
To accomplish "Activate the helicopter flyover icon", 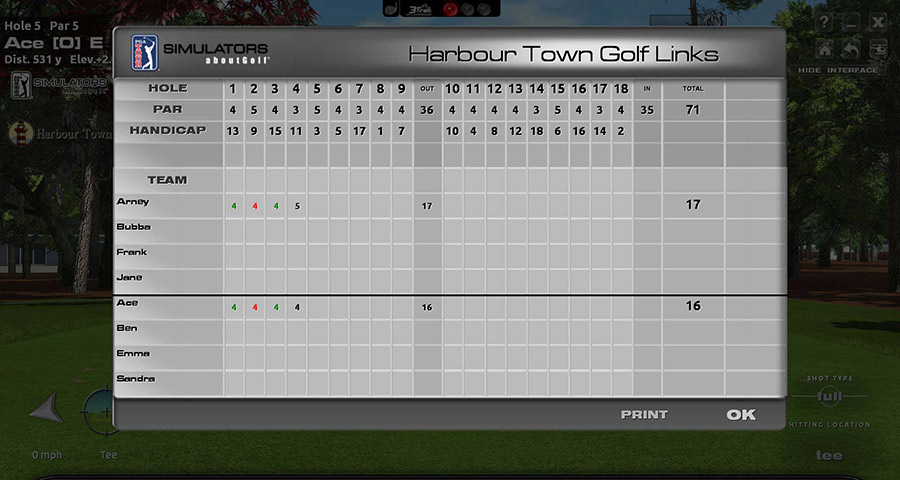I will click(877, 49).
